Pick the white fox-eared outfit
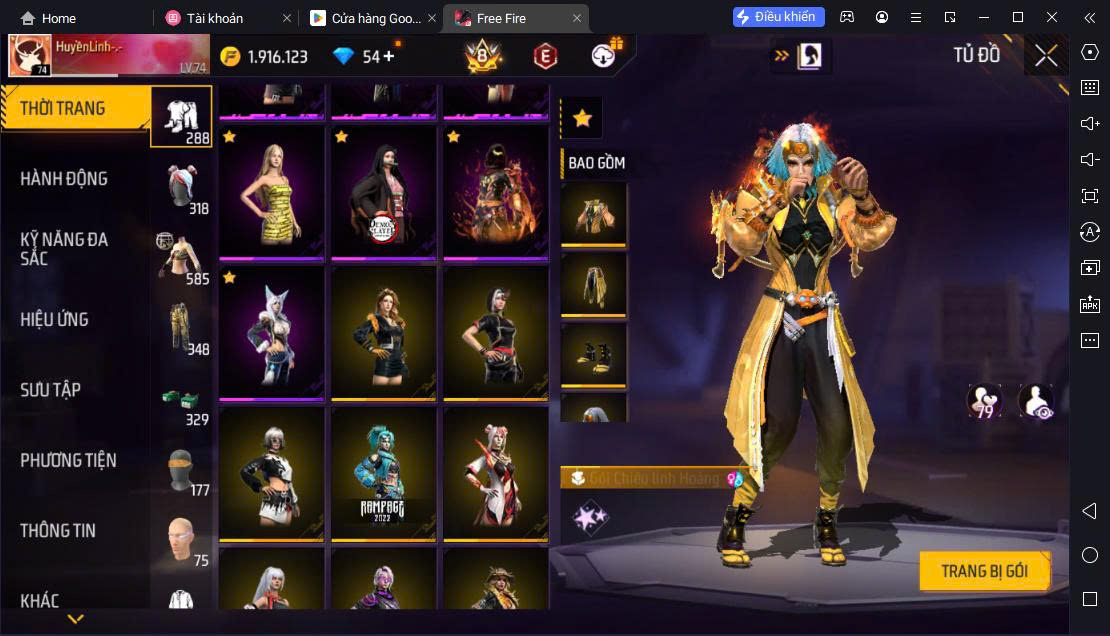Screen dimensions: 1110x636 point(271,333)
